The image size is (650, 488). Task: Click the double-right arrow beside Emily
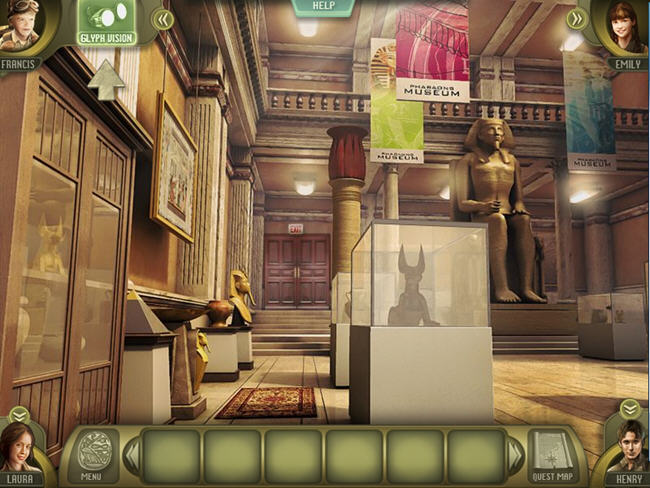point(576,18)
